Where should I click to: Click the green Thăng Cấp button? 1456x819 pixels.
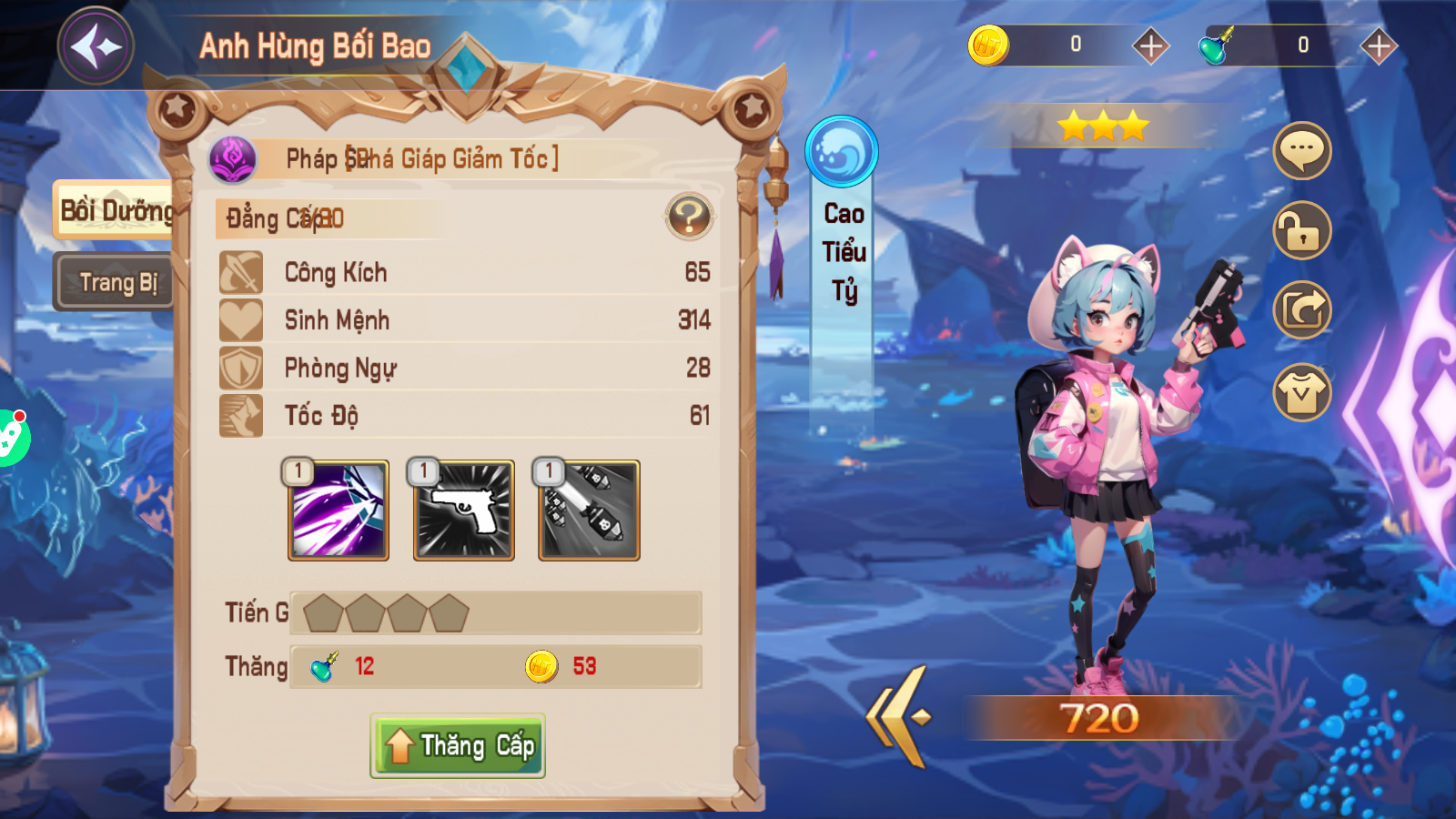[458, 746]
